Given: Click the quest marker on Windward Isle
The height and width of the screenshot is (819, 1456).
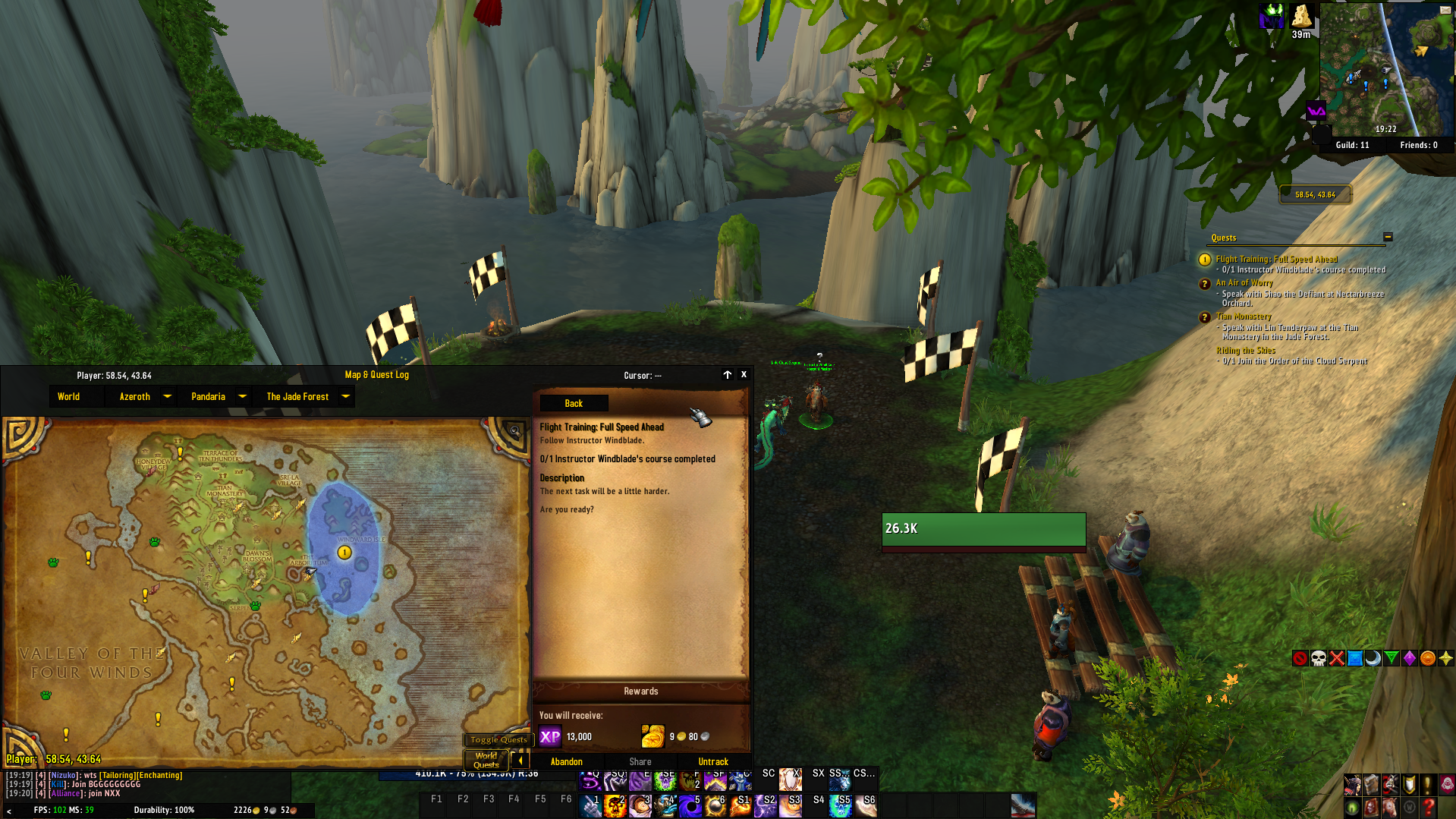Looking at the screenshot, I should coord(344,553).
